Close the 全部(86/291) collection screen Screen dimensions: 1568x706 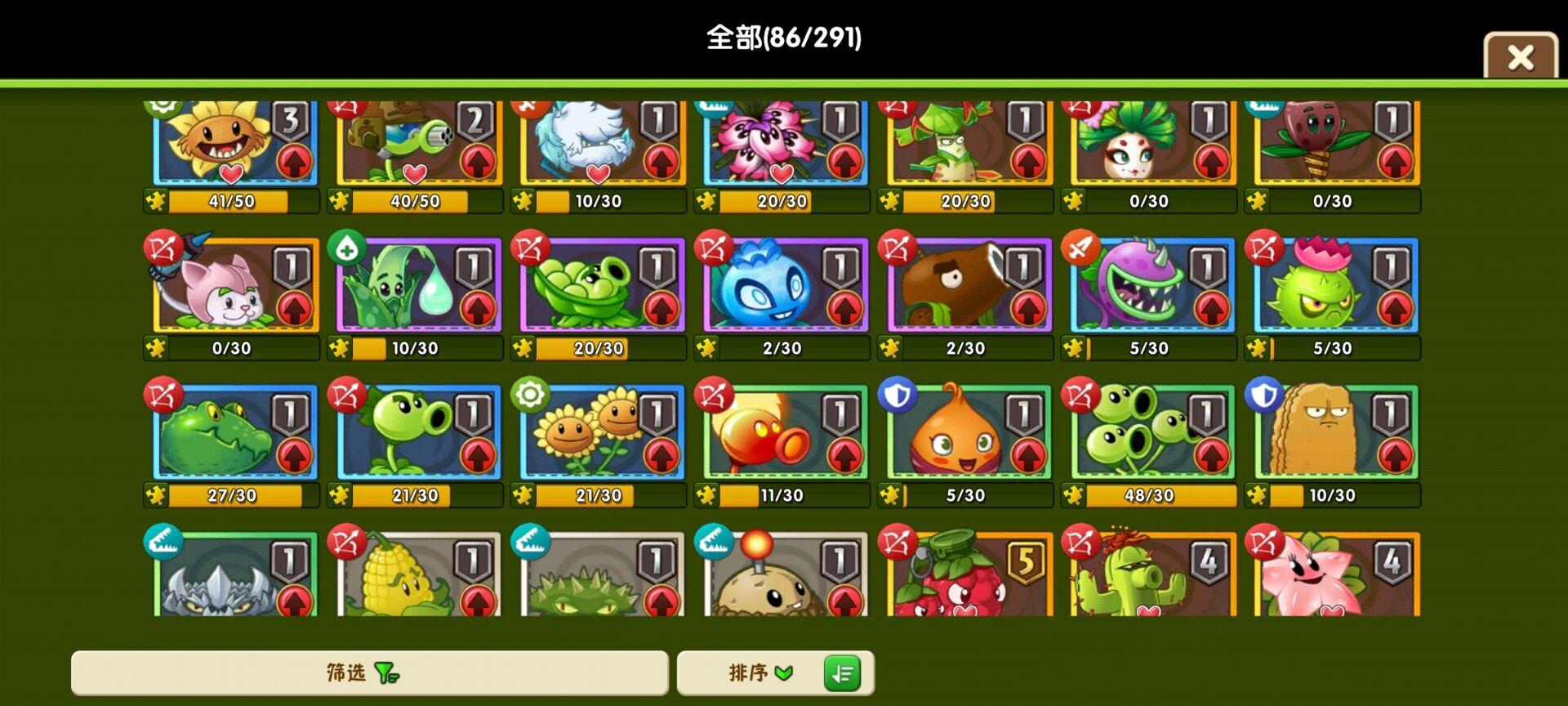(1519, 56)
